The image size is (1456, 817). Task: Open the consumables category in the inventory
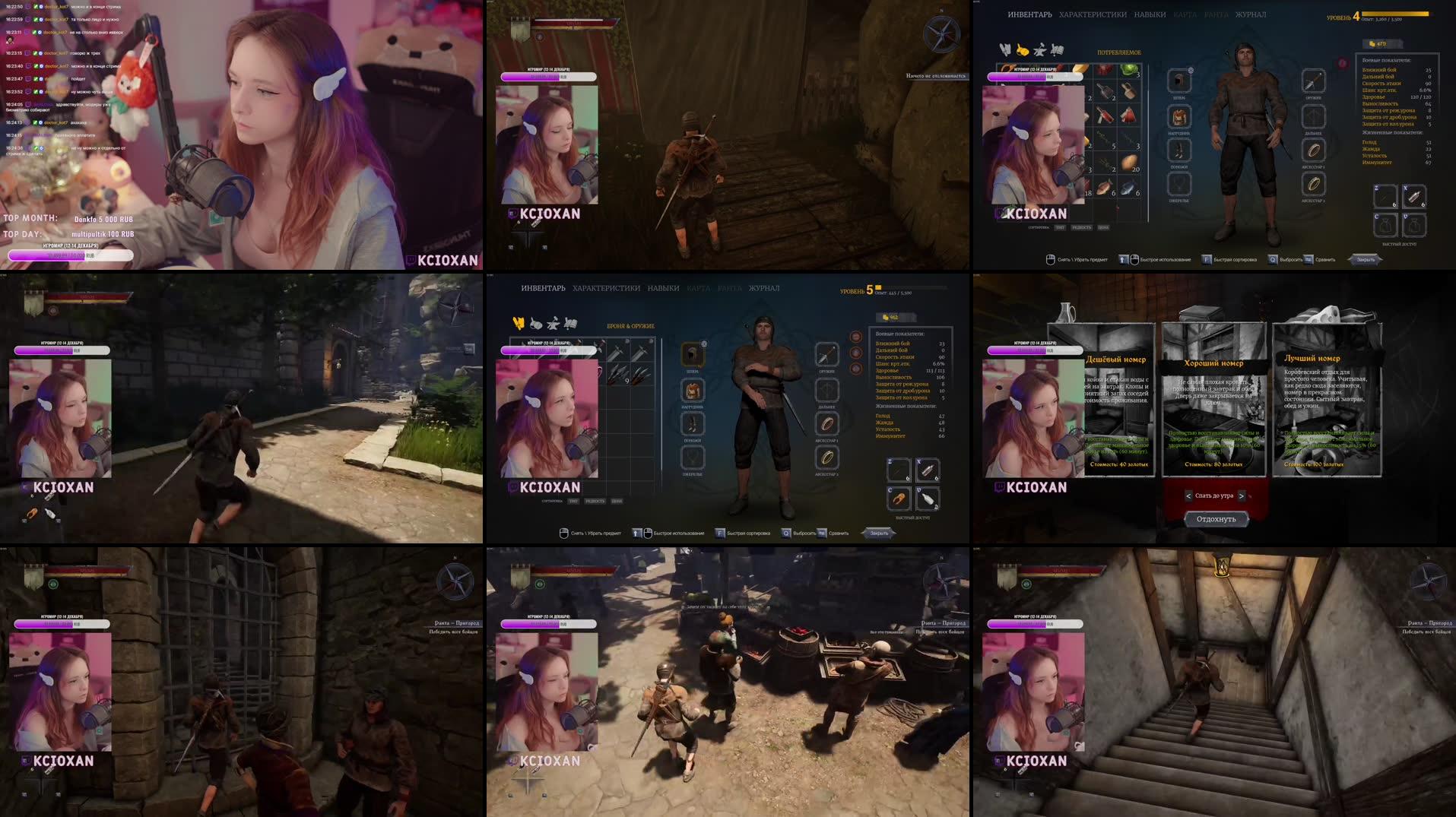(535, 324)
